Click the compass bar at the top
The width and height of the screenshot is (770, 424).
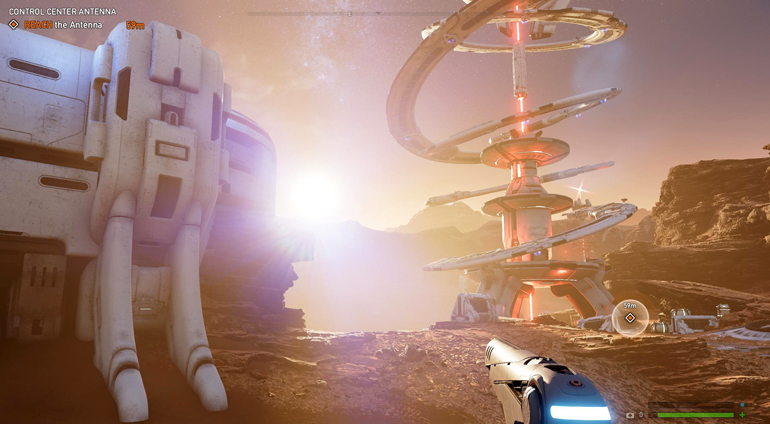[350, 14]
